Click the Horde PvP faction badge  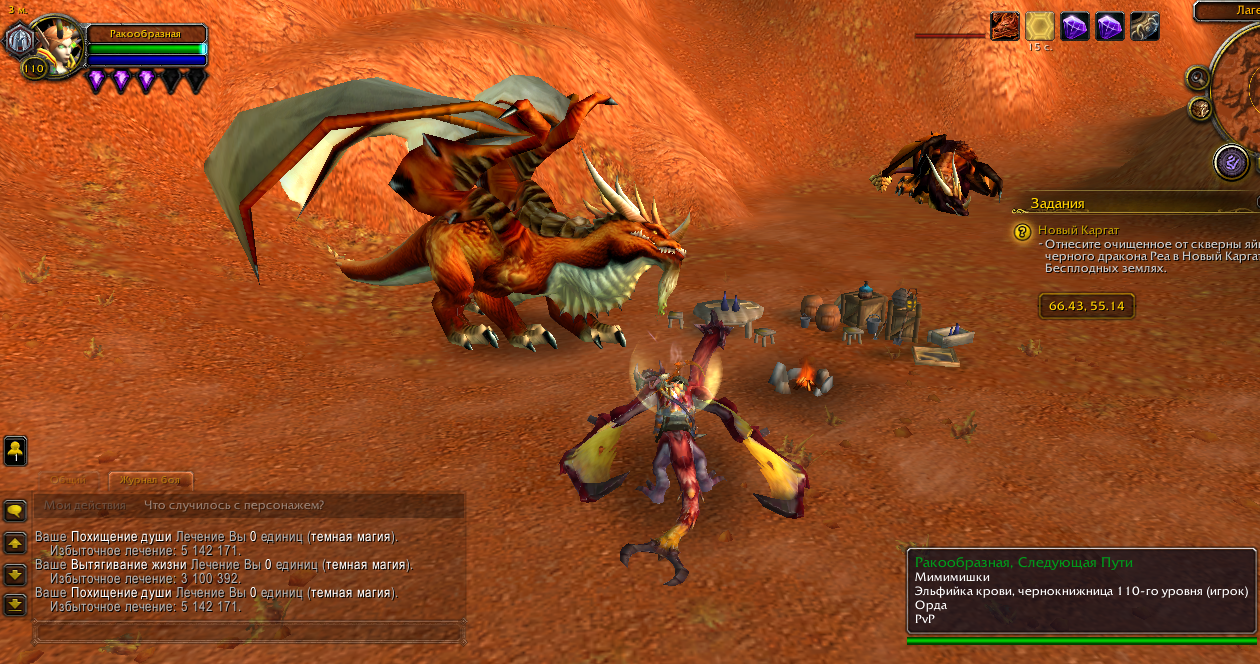click(x=18, y=41)
